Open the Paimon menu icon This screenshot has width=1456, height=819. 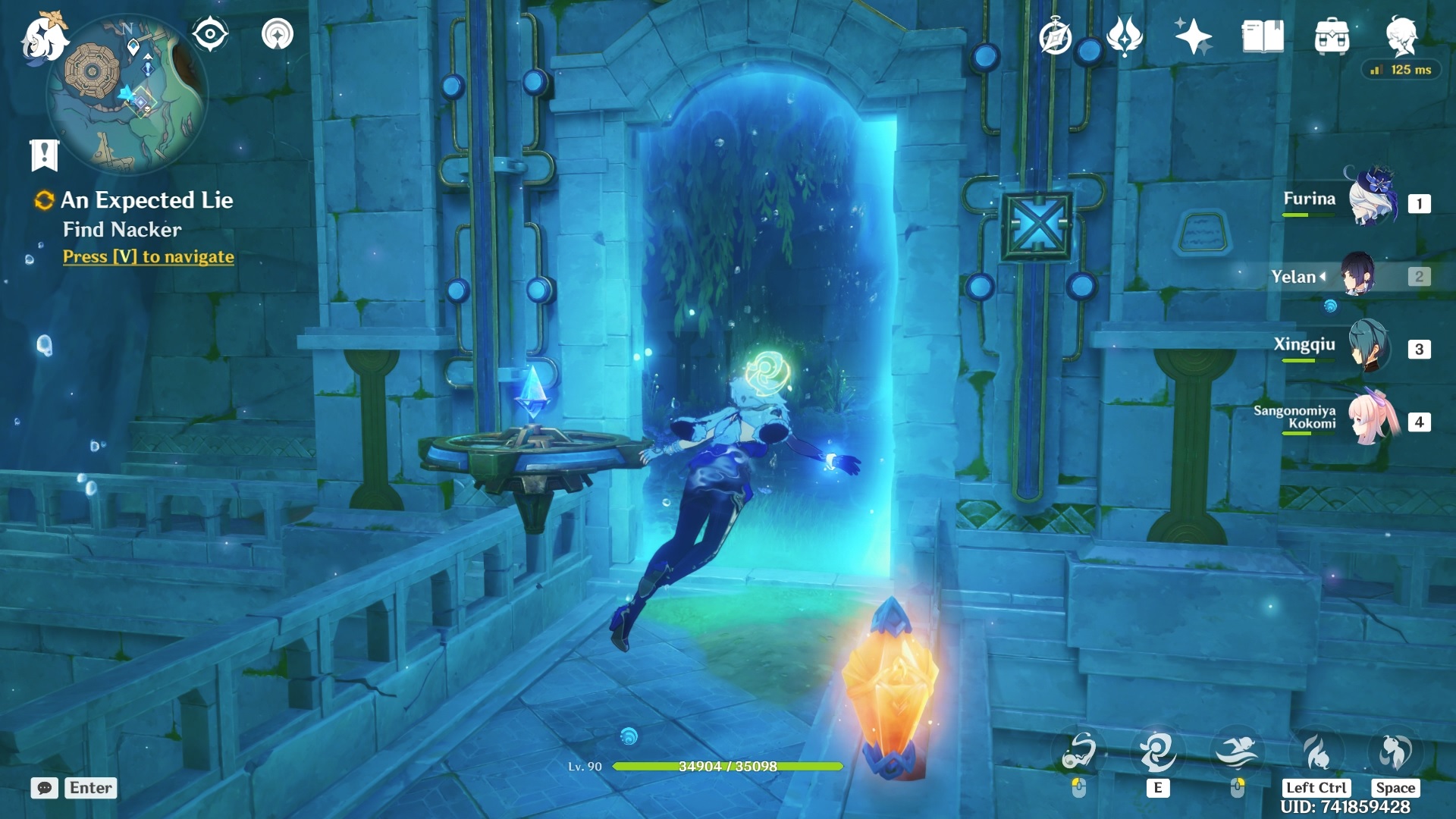[43, 38]
